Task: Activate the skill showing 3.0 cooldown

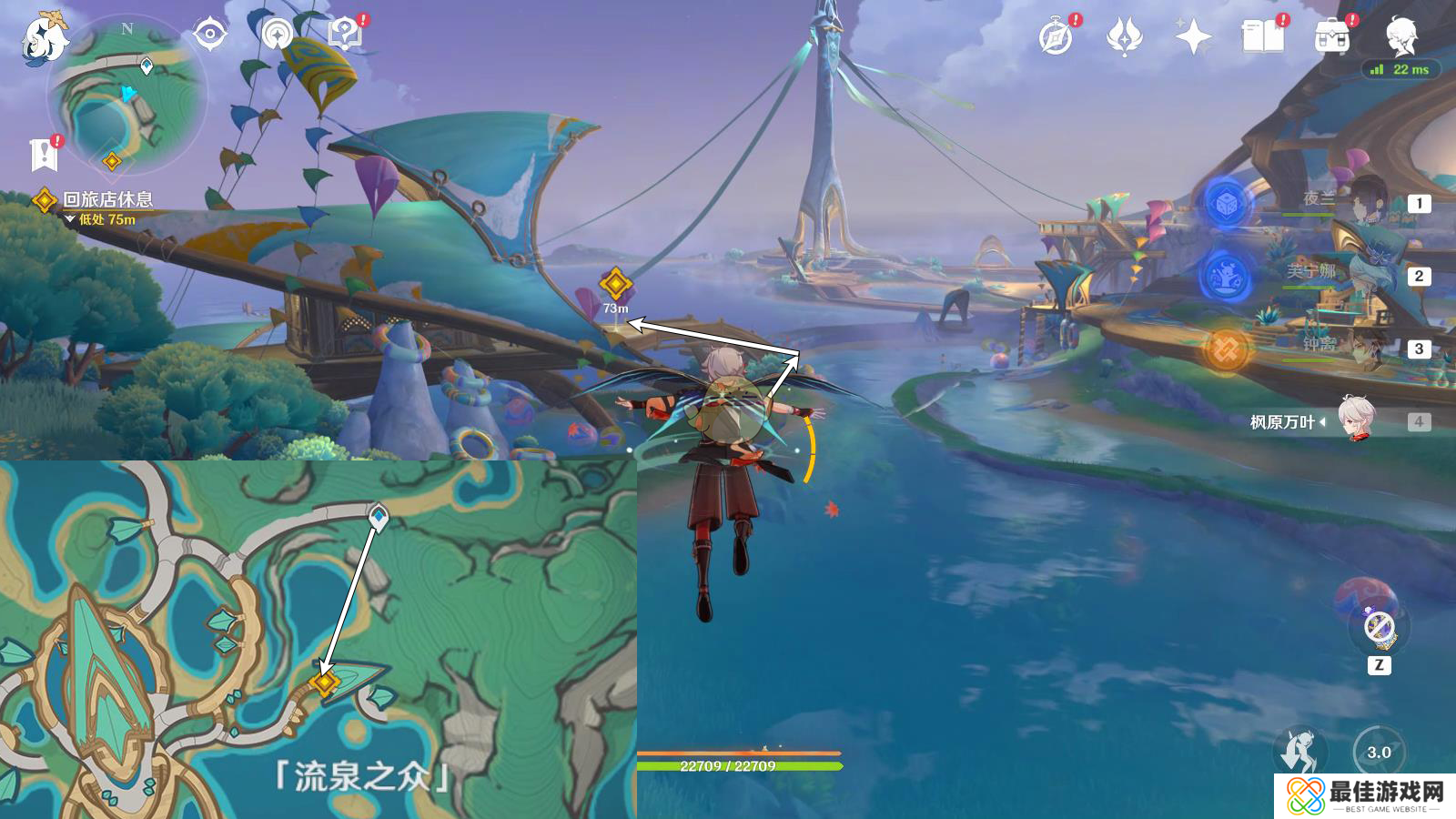Action: click(x=1379, y=752)
